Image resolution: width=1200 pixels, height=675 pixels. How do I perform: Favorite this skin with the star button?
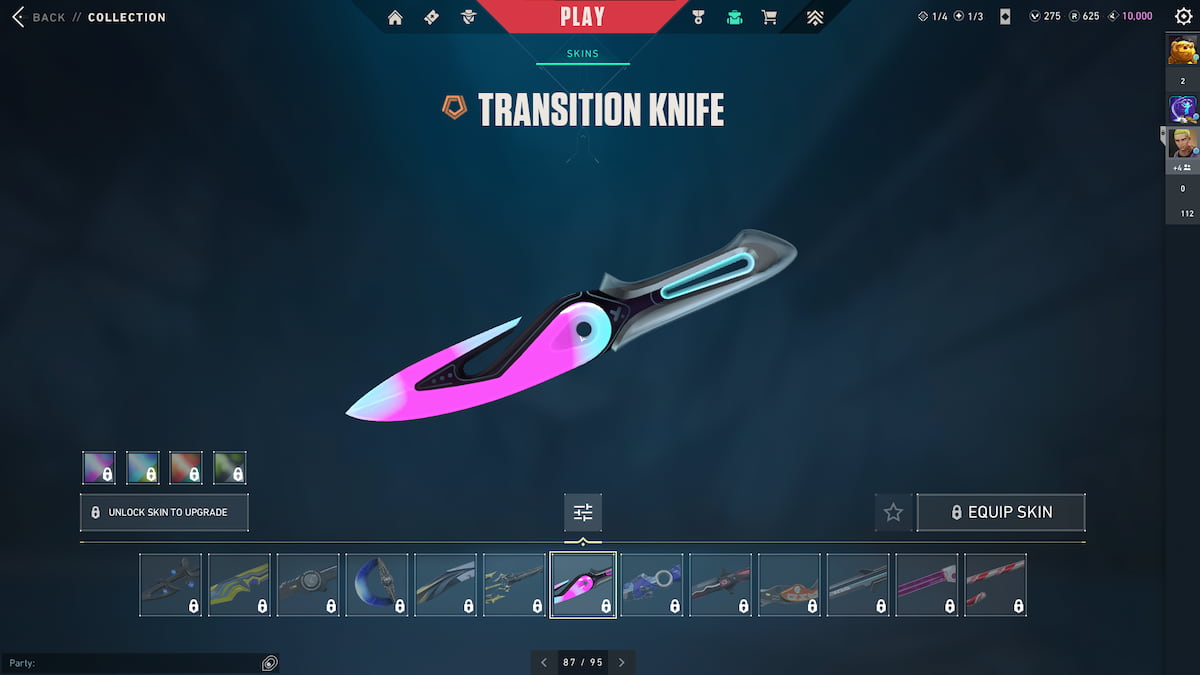[x=893, y=512]
